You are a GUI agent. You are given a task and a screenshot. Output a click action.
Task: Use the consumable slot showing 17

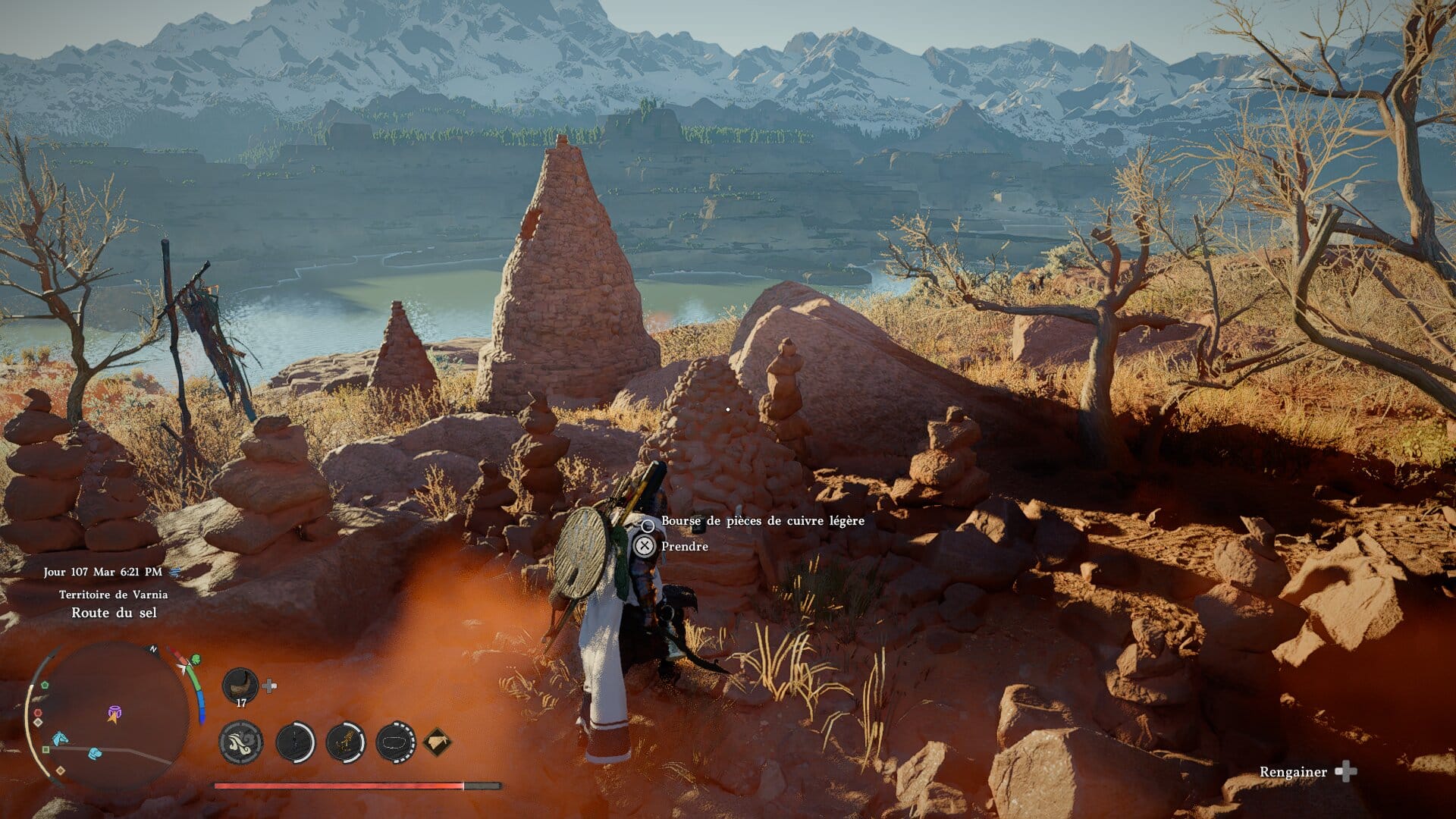click(240, 686)
